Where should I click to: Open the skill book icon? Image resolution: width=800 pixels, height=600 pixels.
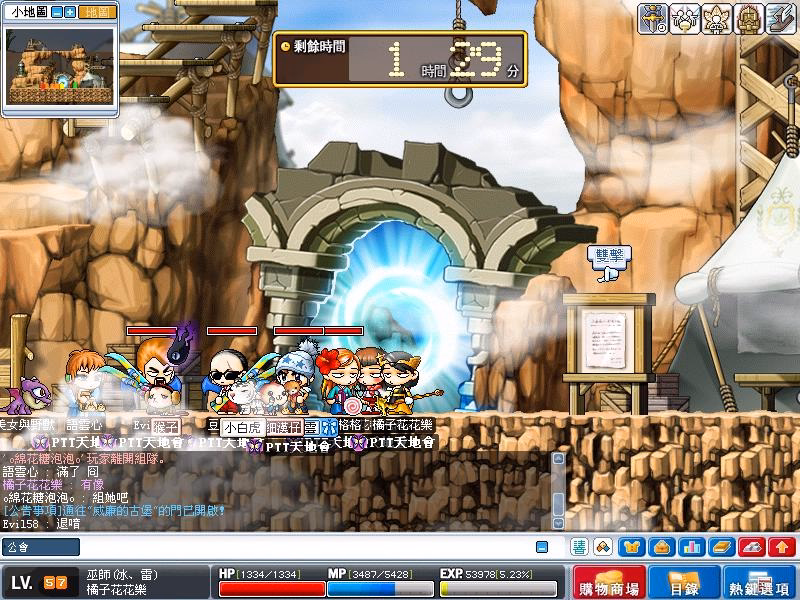[x=721, y=547]
